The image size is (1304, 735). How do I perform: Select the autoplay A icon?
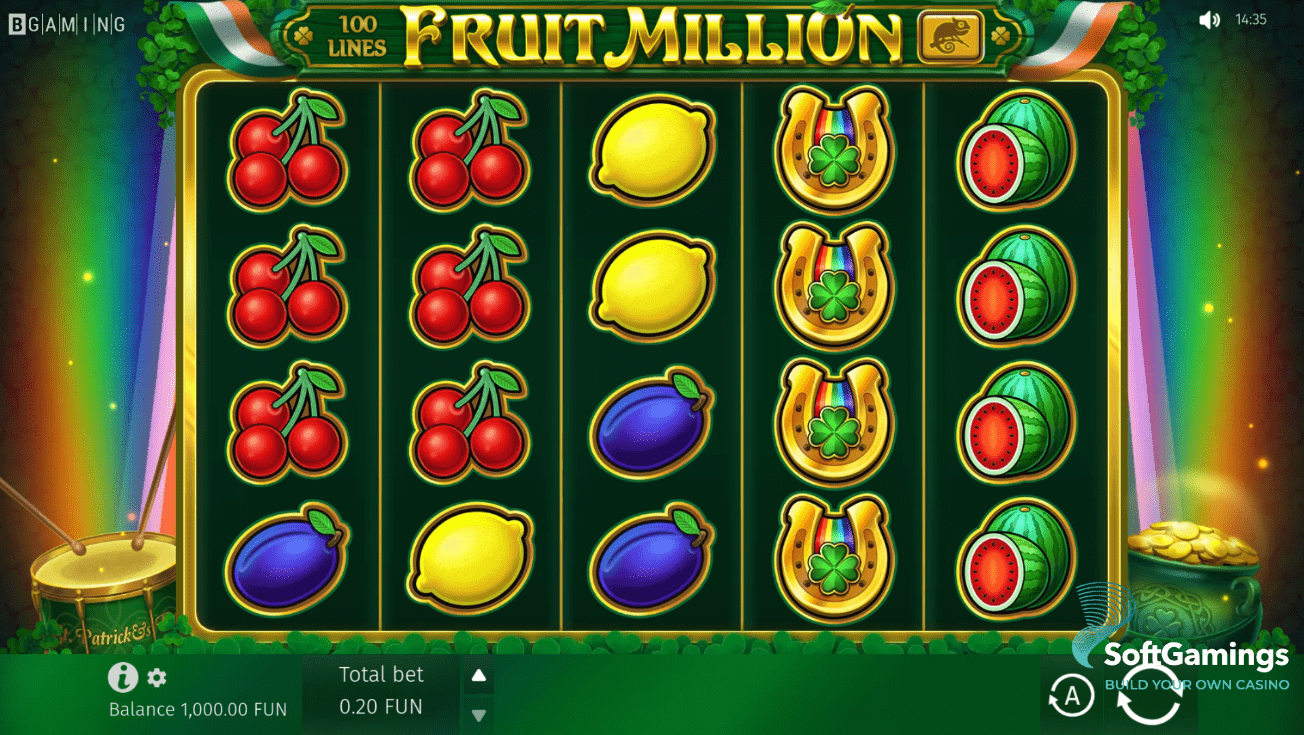pyautogui.click(x=1070, y=695)
